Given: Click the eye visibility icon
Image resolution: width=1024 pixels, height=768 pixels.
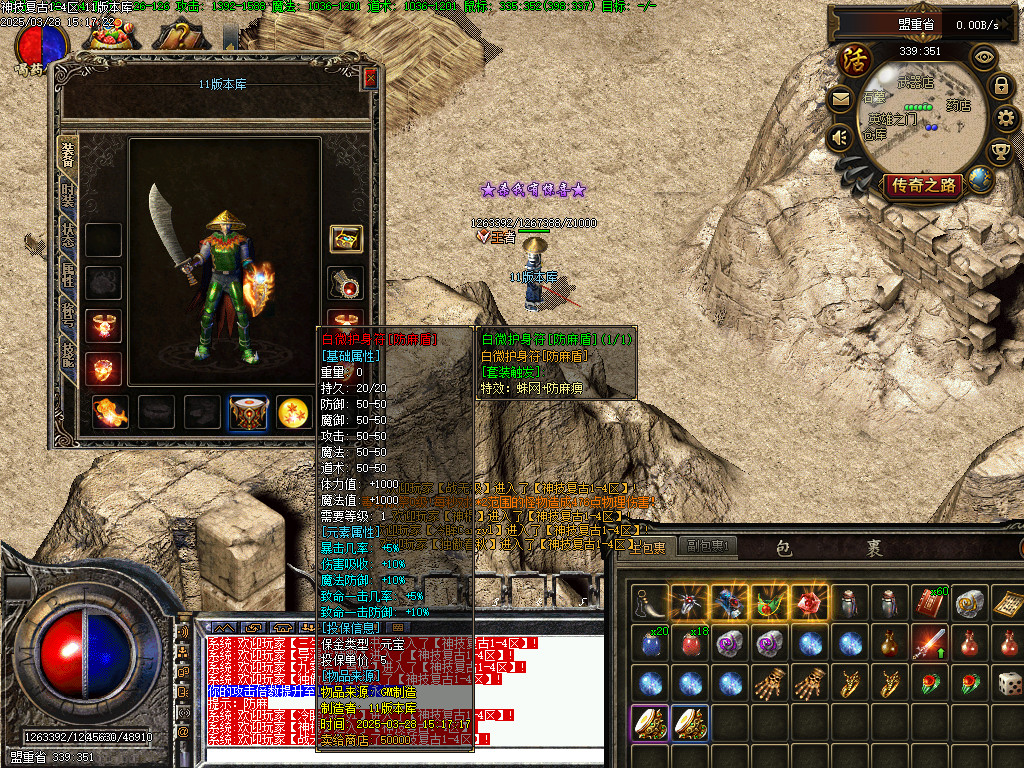Looking at the screenshot, I should click(x=984, y=57).
